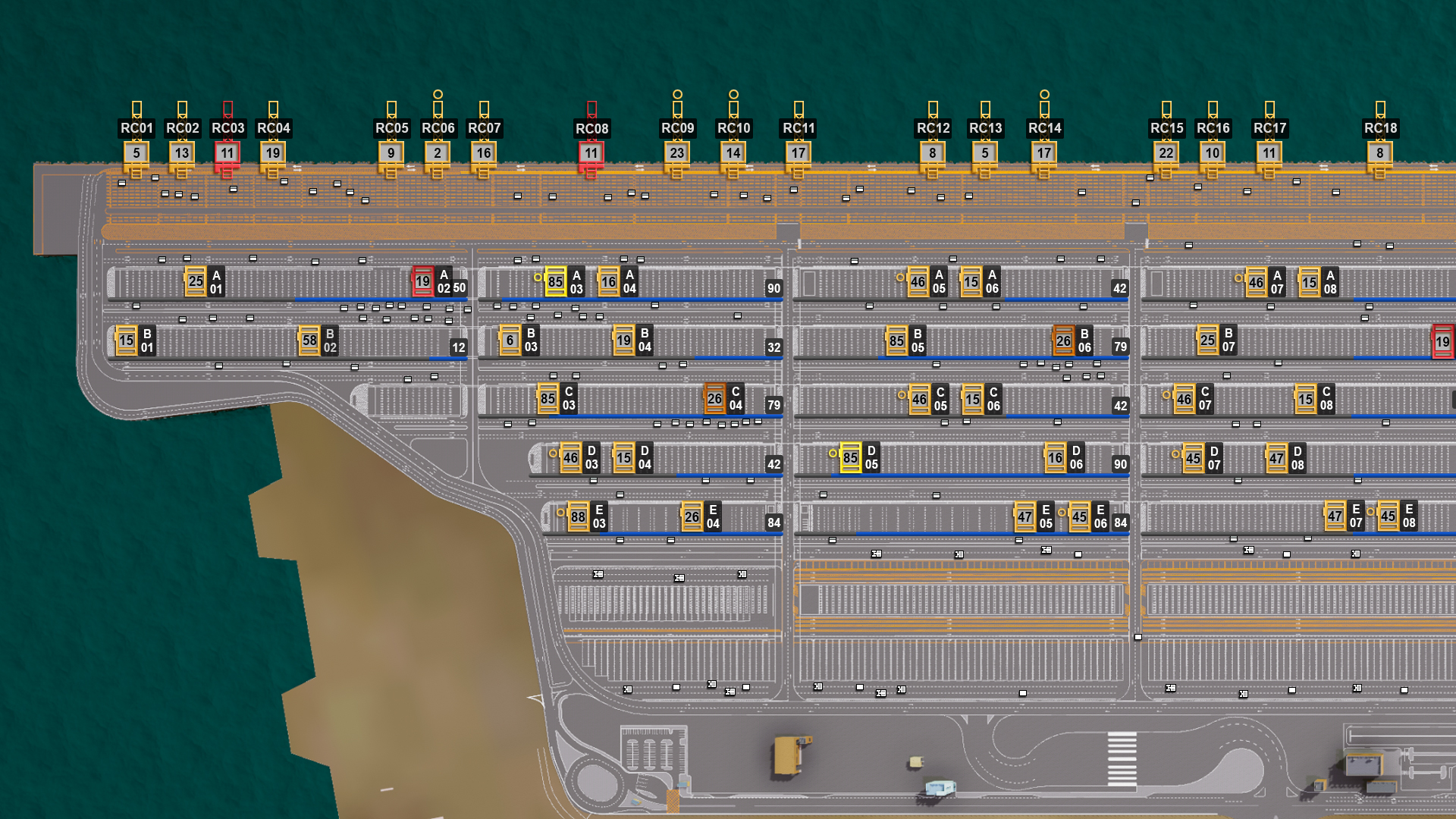The height and width of the screenshot is (819, 1456).
Task: Click yard crane D 08 marker
Action: coord(1277,458)
